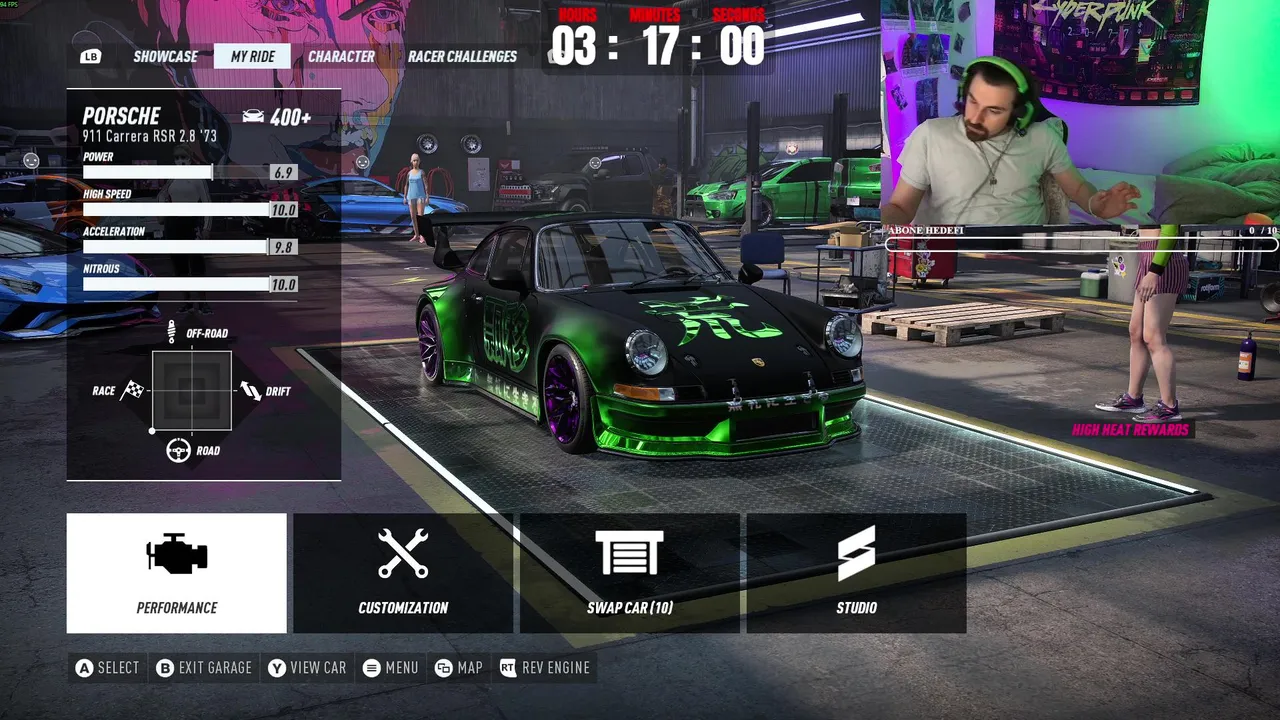Screen dimensions: 1280x720
Task: Go to the Racer Challenges tab
Action: coord(462,56)
